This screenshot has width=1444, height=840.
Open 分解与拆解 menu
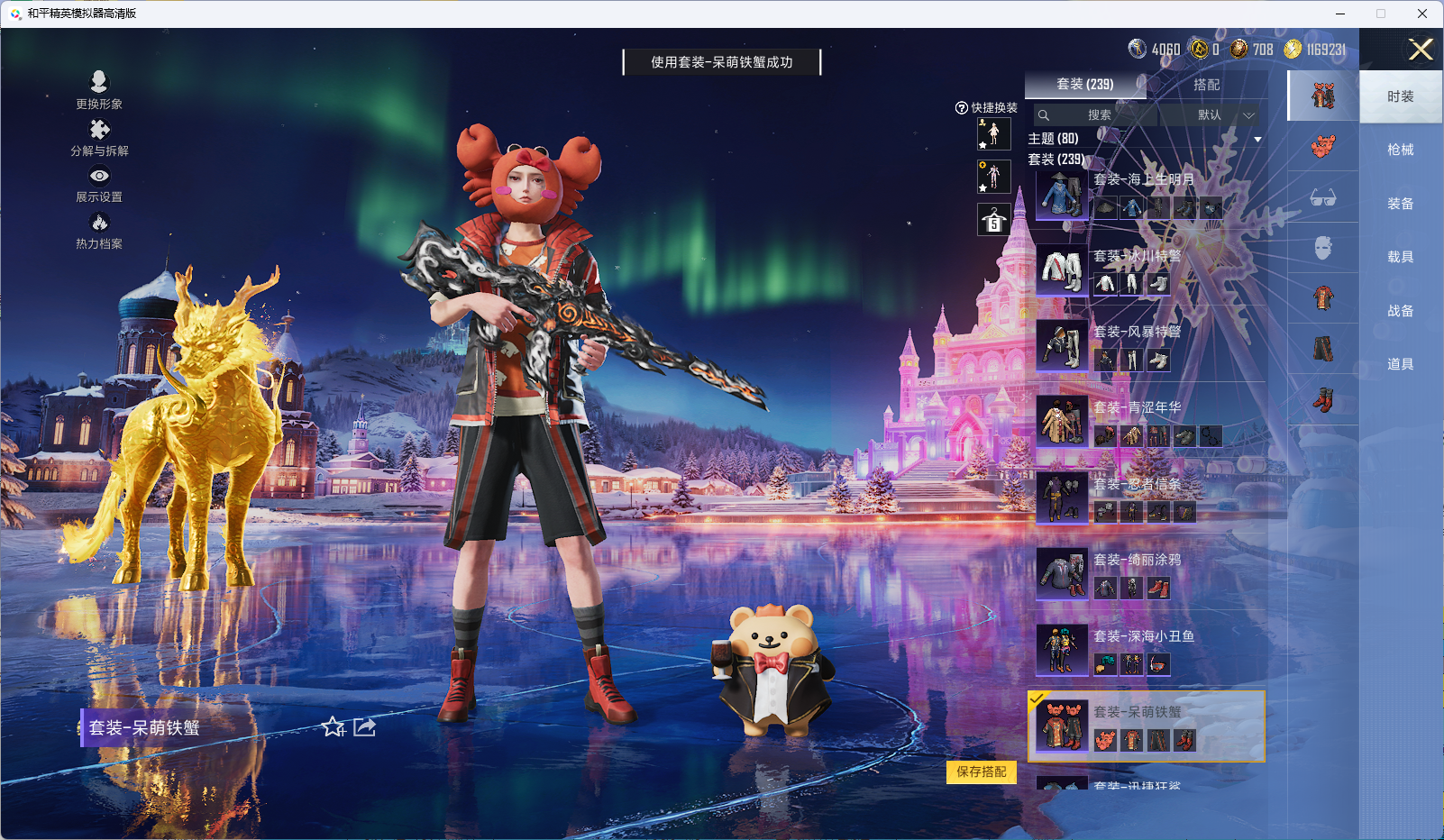(x=99, y=138)
